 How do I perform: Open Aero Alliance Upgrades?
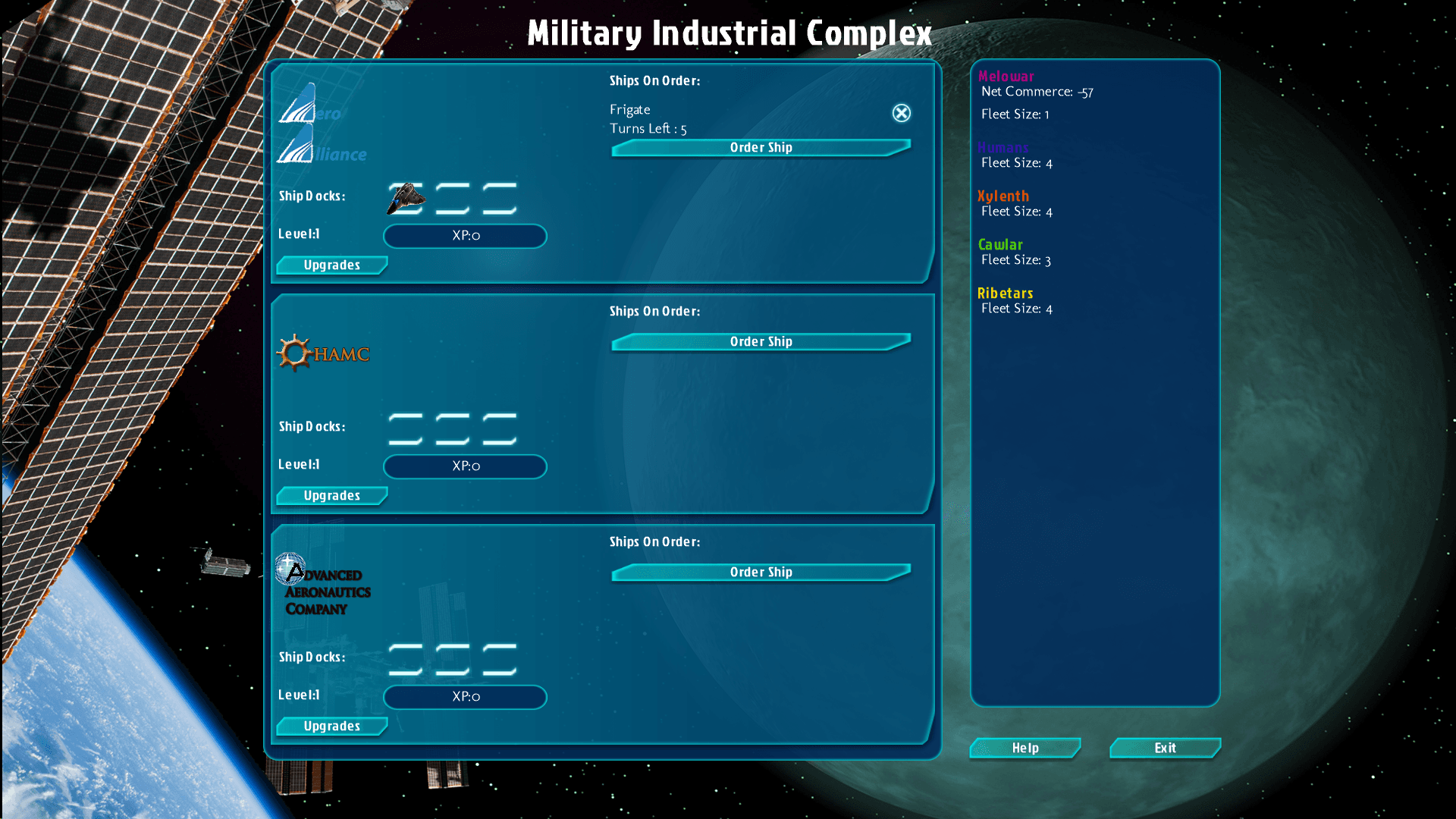pos(331,265)
